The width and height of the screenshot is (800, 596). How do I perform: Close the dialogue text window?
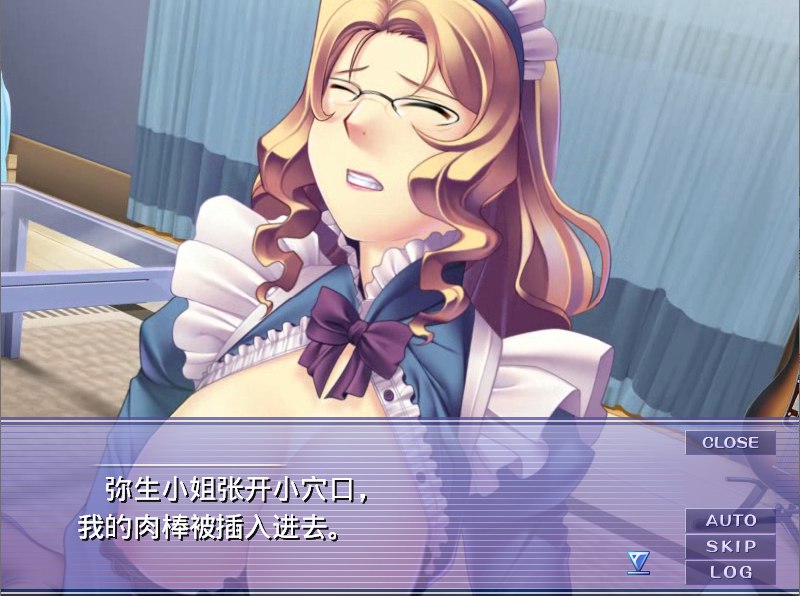pyautogui.click(x=730, y=442)
